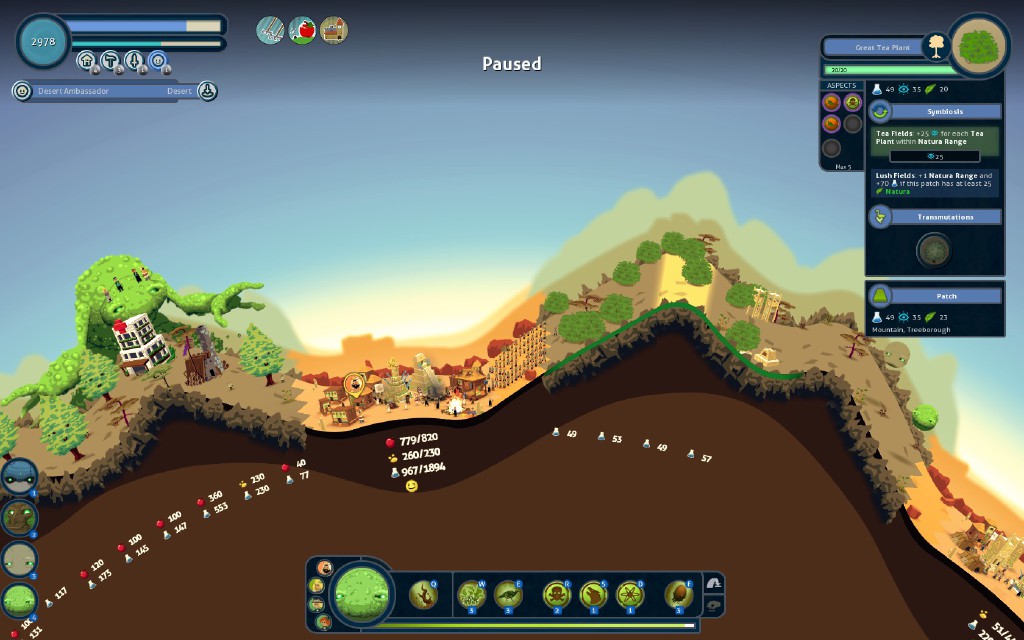Open the house building icon at top
This screenshot has height=640, width=1024.
[334, 30]
